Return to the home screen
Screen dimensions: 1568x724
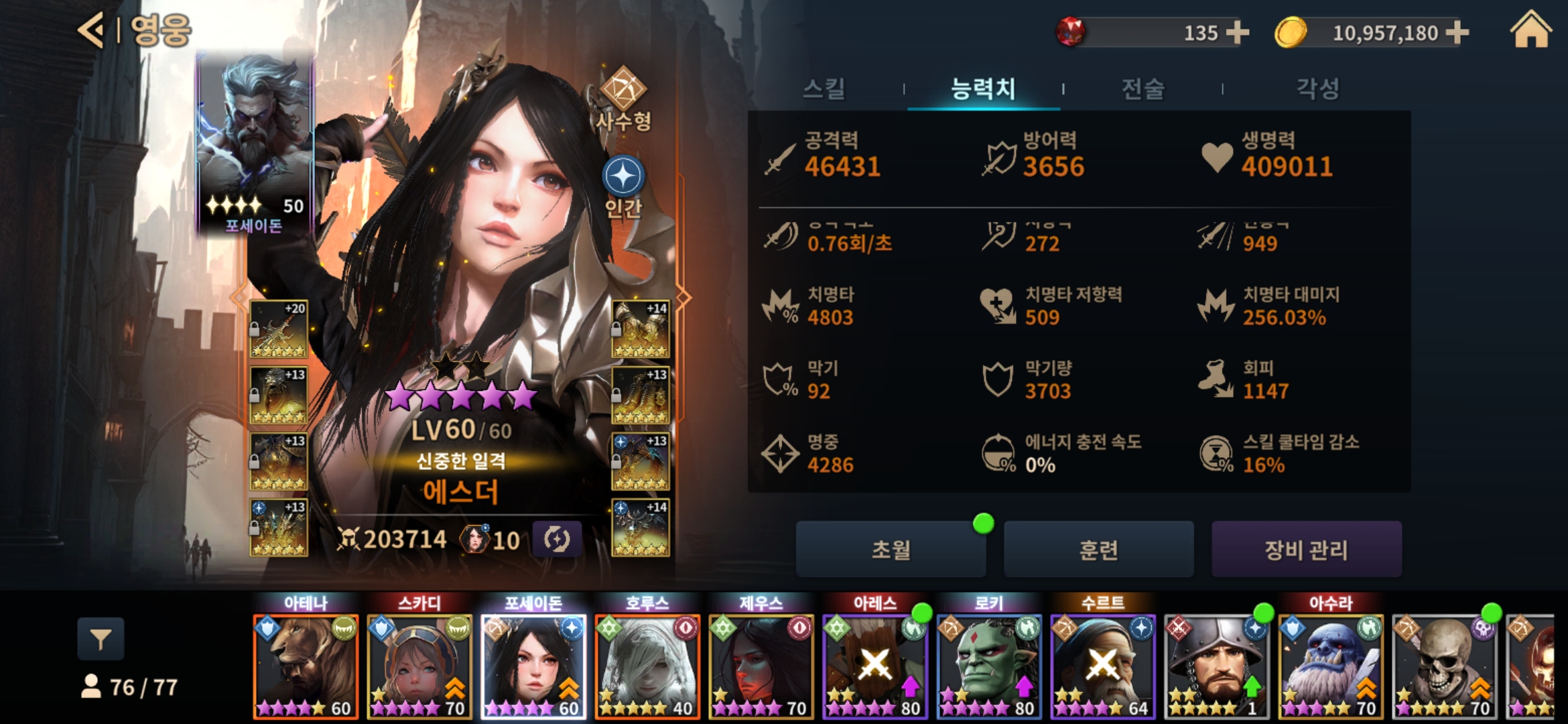pos(1530,31)
